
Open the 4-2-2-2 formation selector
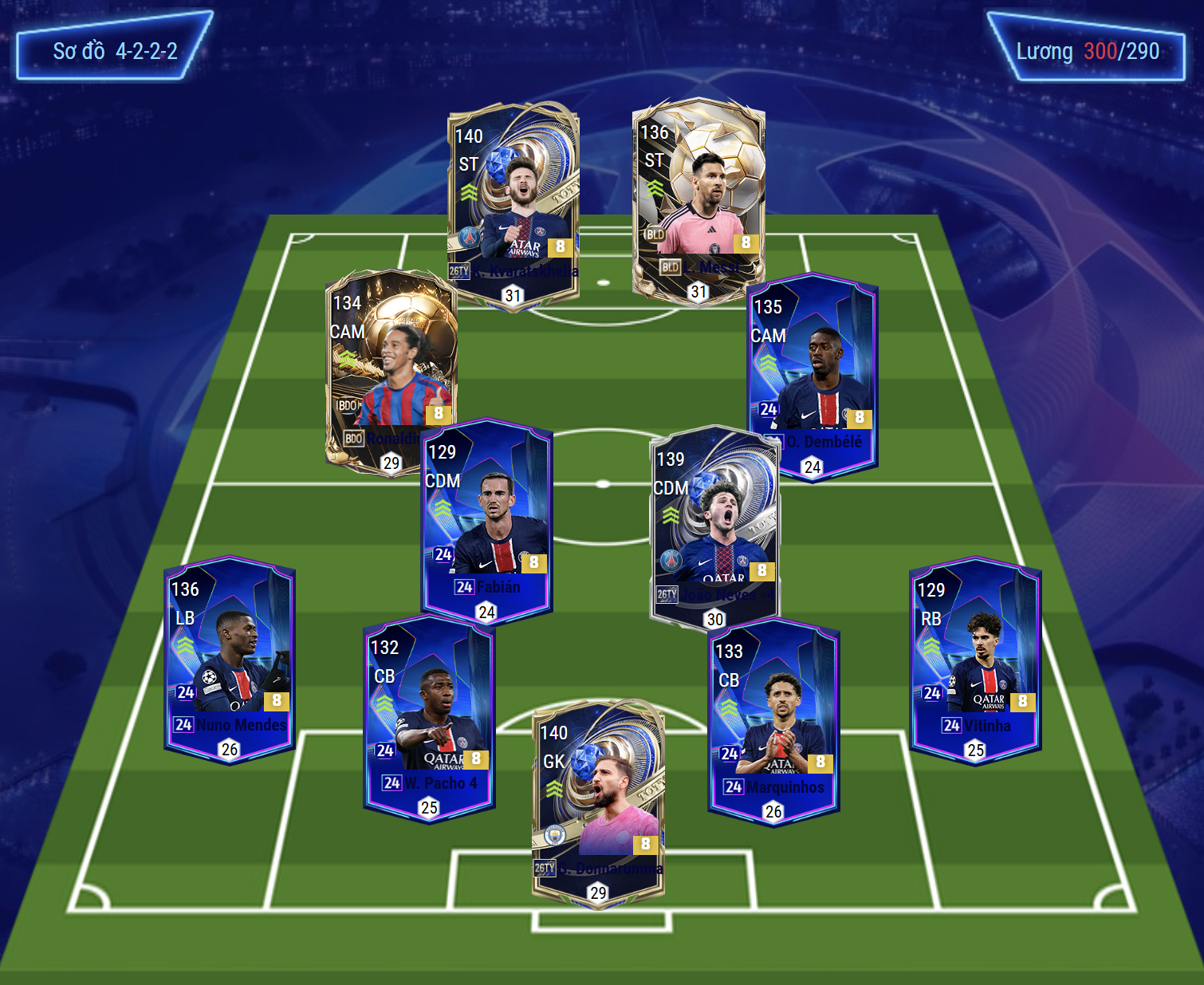pyautogui.click(x=115, y=49)
